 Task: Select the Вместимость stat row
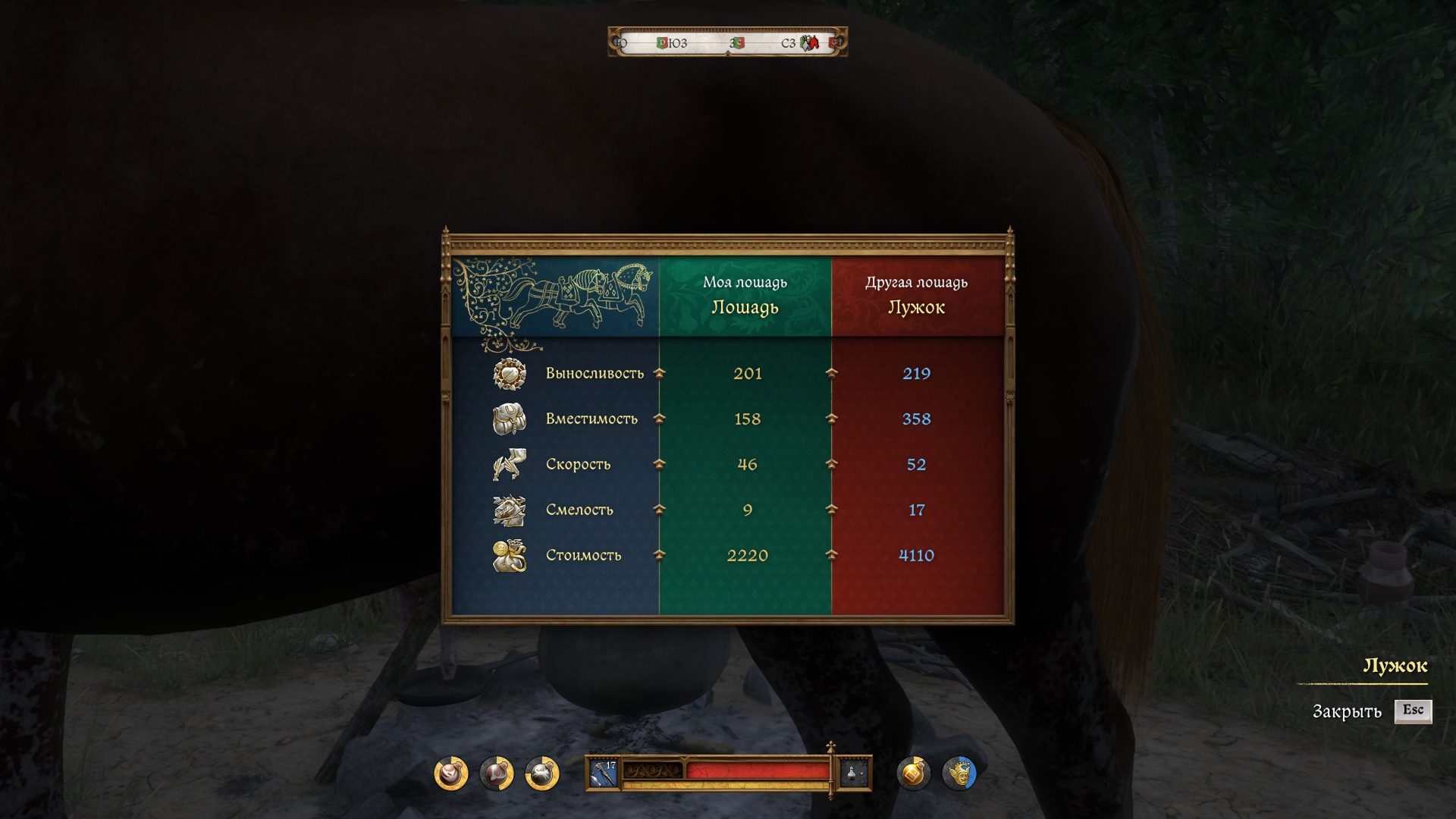pyautogui.click(x=591, y=419)
